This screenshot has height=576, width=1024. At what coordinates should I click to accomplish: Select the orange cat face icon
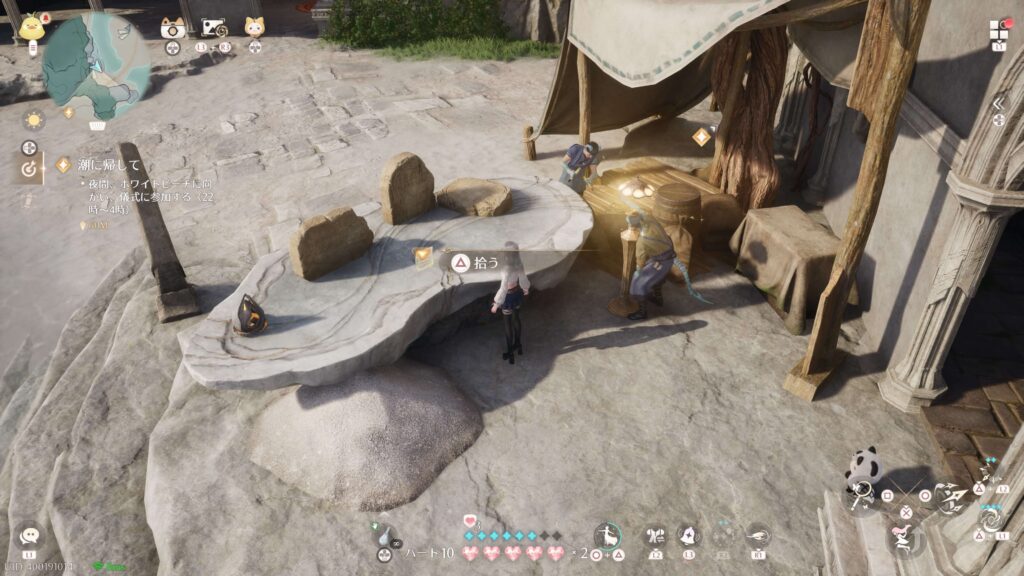click(255, 27)
